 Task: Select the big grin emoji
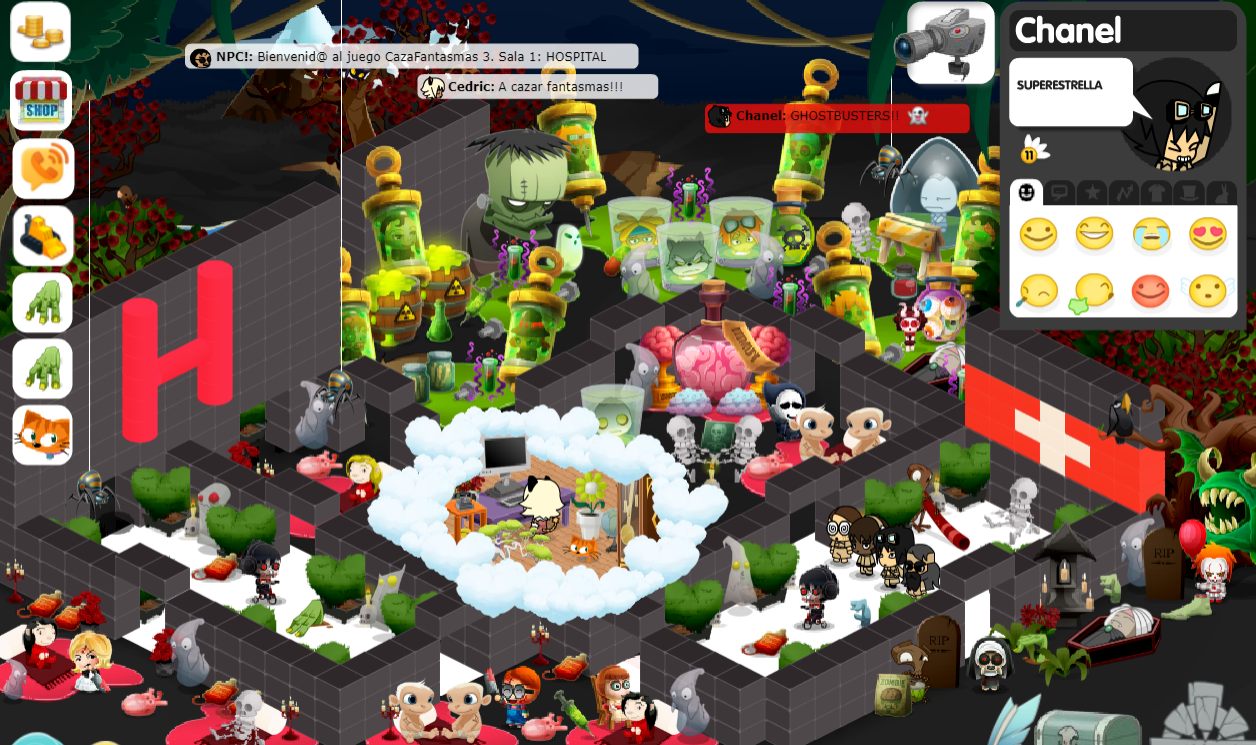point(1095,235)
